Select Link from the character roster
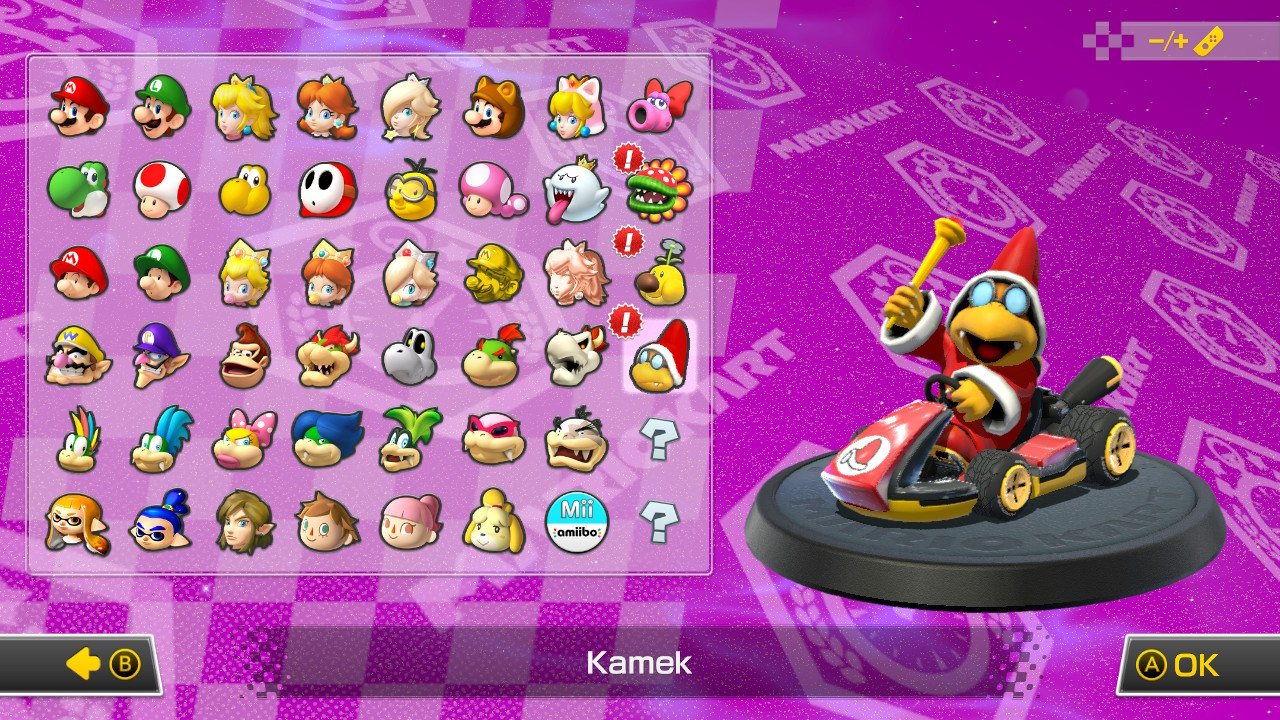This screenshot has width=1280, height=720. pos(245,522)
